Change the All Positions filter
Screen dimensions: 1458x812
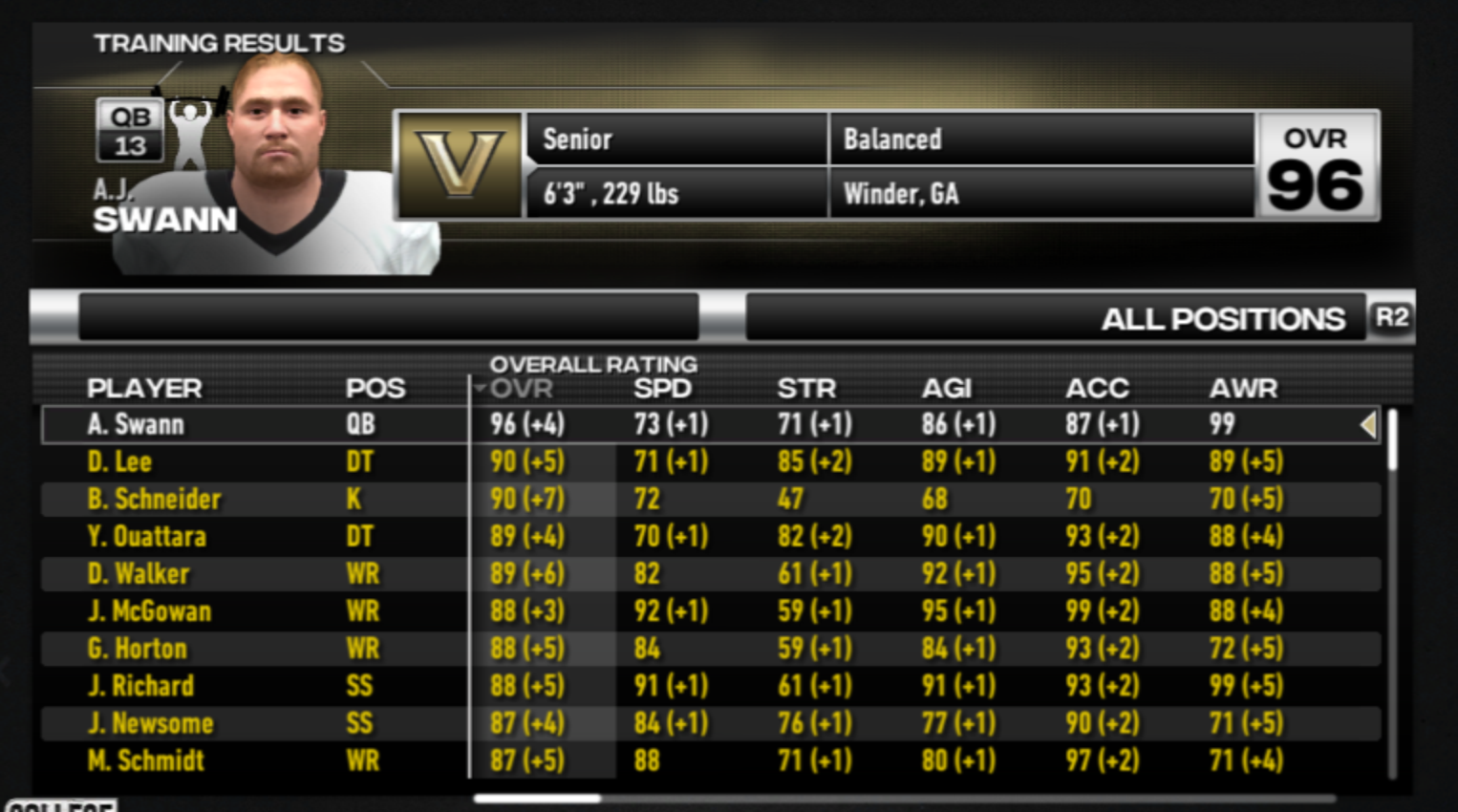coord(1222,318)
